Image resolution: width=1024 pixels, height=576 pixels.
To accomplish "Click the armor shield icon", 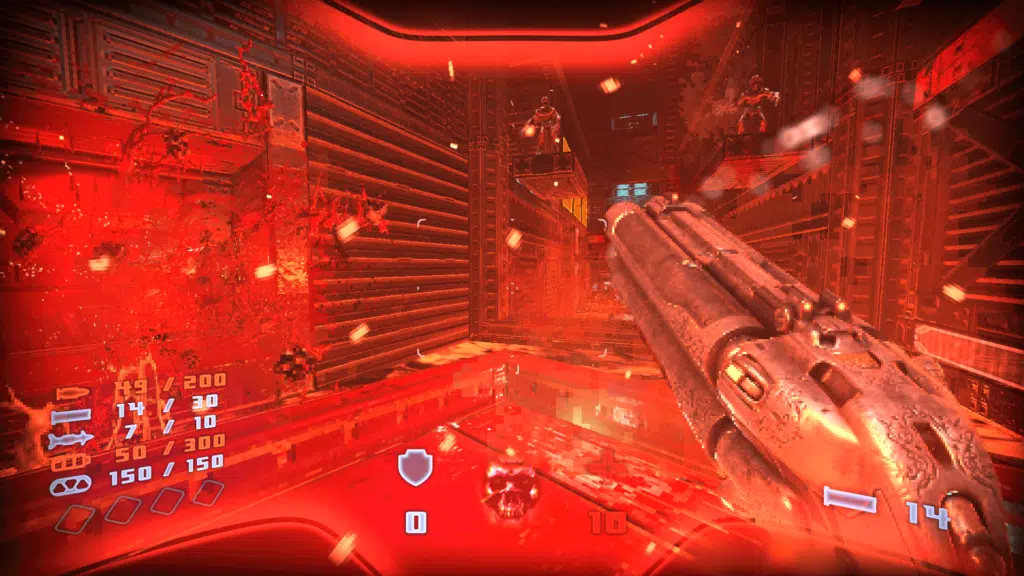I will 414,467.
